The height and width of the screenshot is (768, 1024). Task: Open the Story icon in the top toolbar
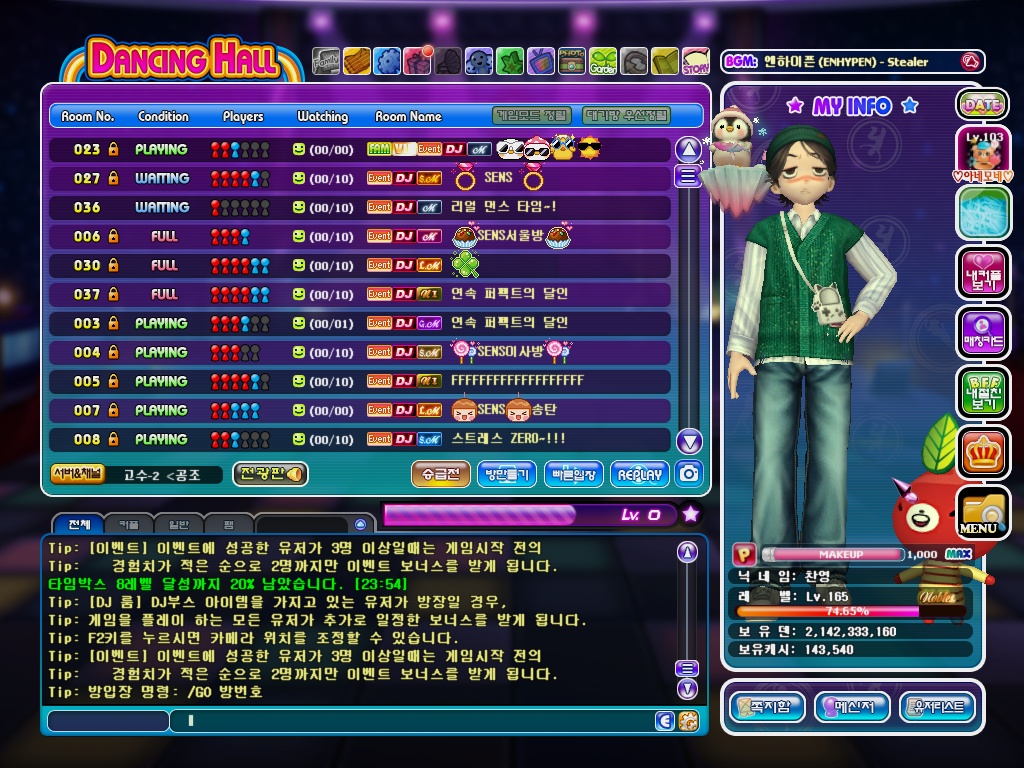[695, 62]
